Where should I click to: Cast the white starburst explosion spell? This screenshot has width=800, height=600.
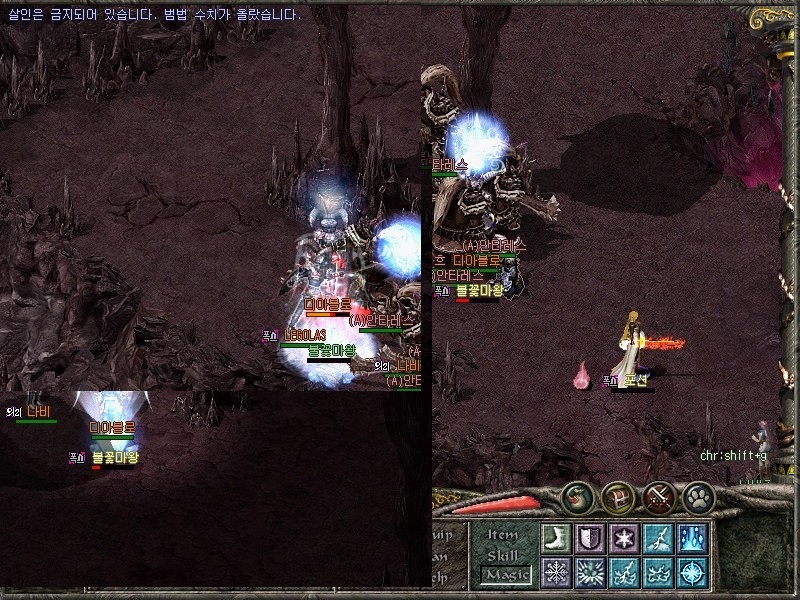tap(590, 573)
